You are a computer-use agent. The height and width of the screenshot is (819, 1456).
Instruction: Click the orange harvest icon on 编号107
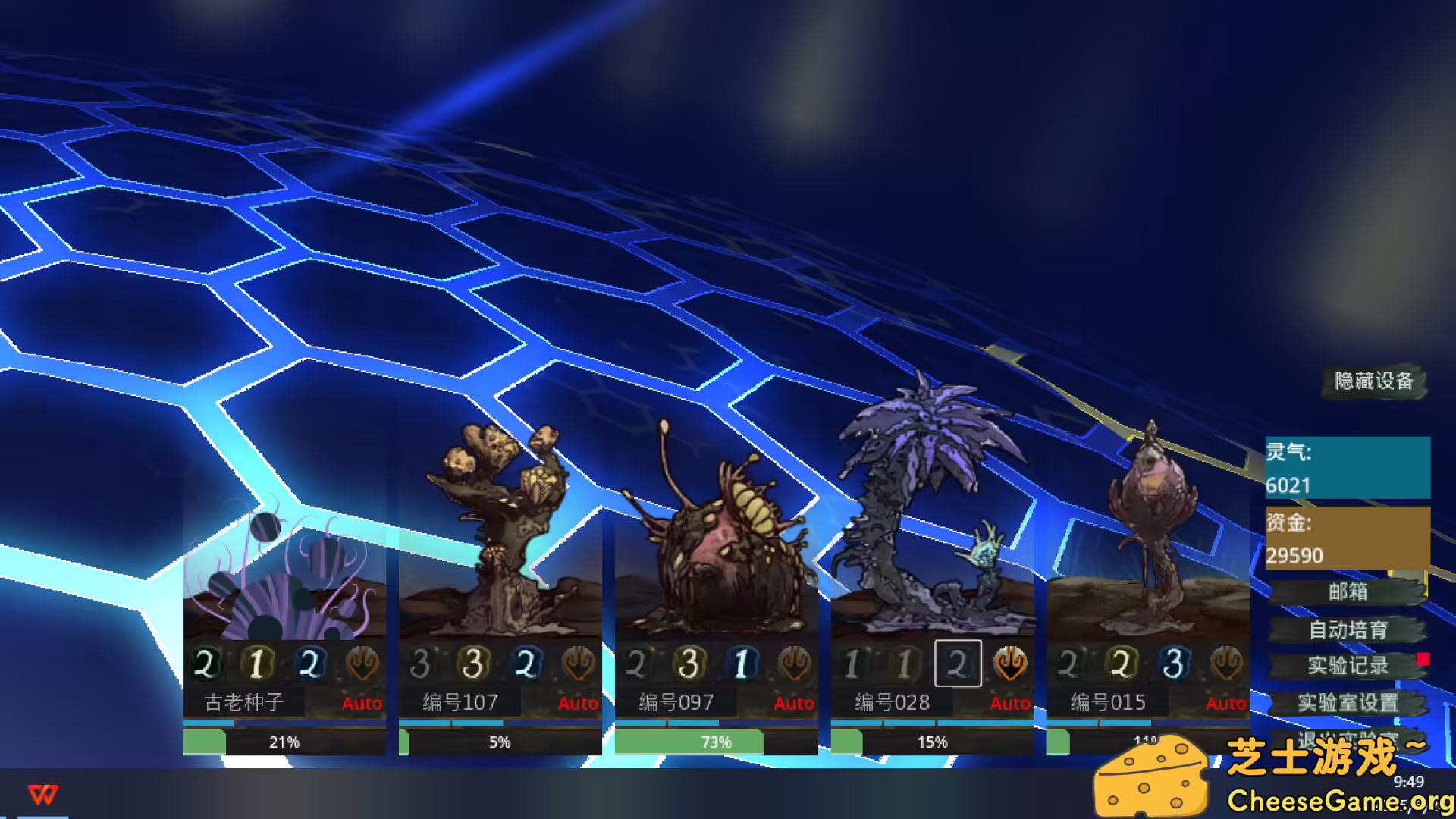pos(578,663)
